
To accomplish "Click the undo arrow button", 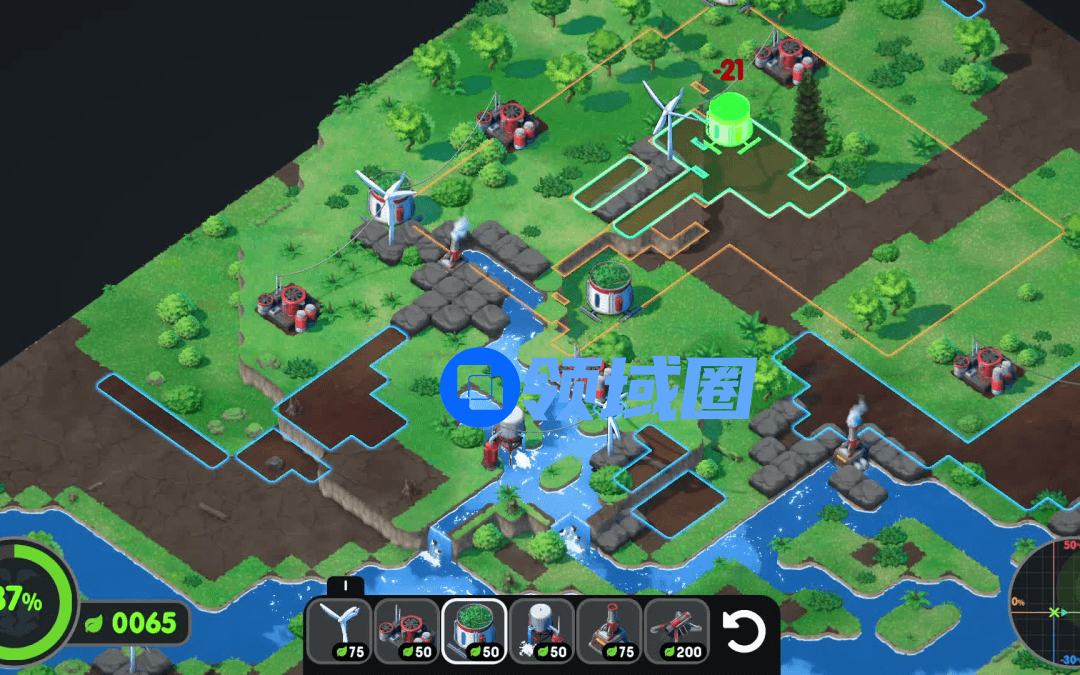I will [x=744, y=631].
